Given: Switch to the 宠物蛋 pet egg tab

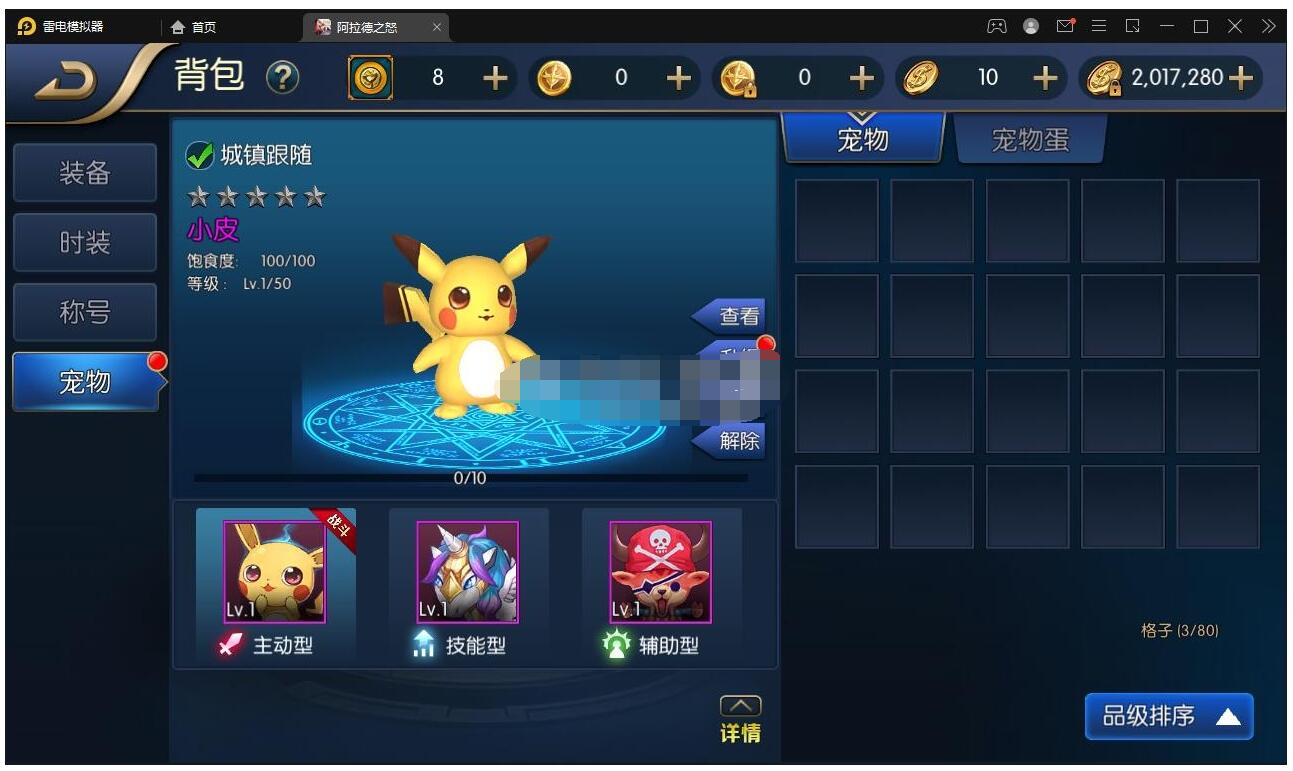Looking at the screenshot, I should tap(1030, 140).
